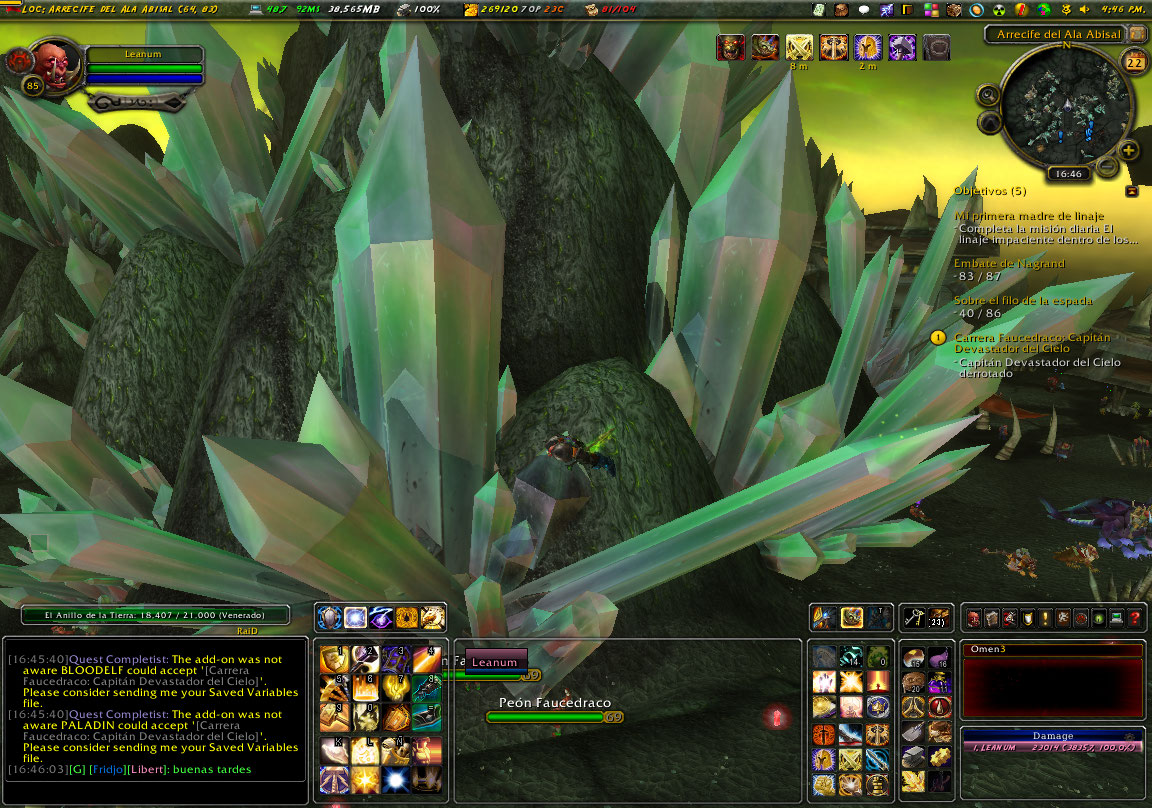Collapse the Objetivos quest tracker
The width and height of the screenshot is (1152, 808).
[x=1131, y=190]
